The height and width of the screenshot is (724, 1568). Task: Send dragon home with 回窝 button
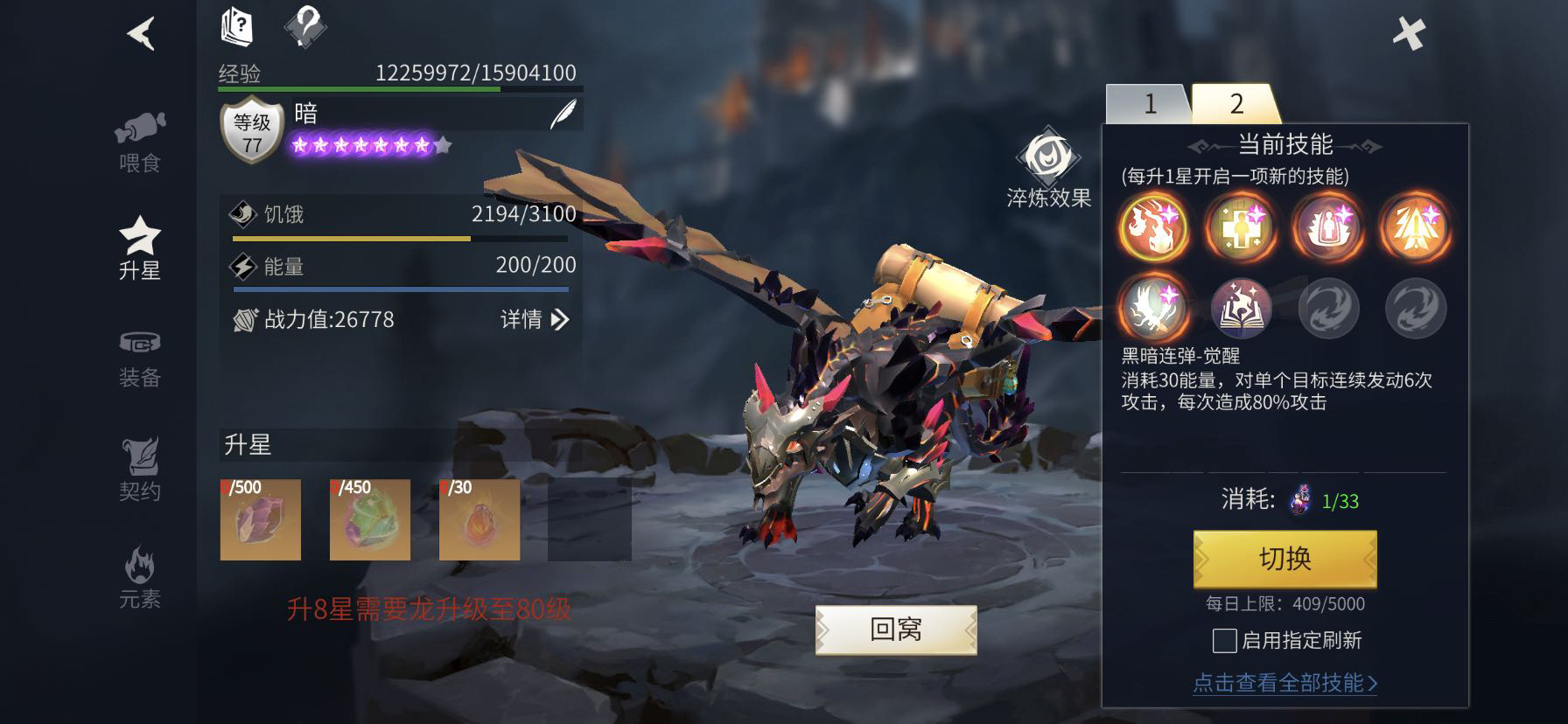point(896,630)
